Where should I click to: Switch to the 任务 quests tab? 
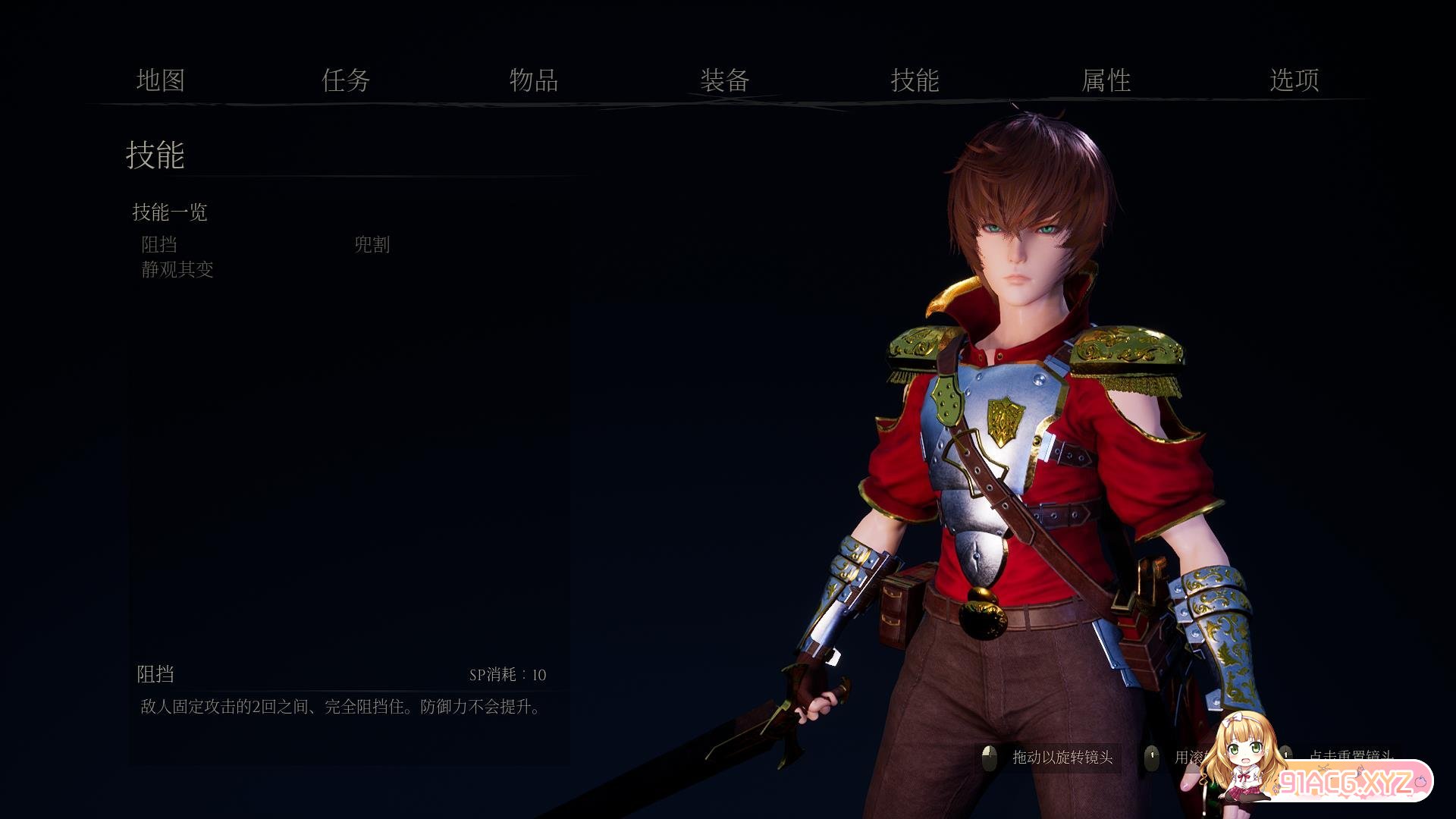pos(346,80)
